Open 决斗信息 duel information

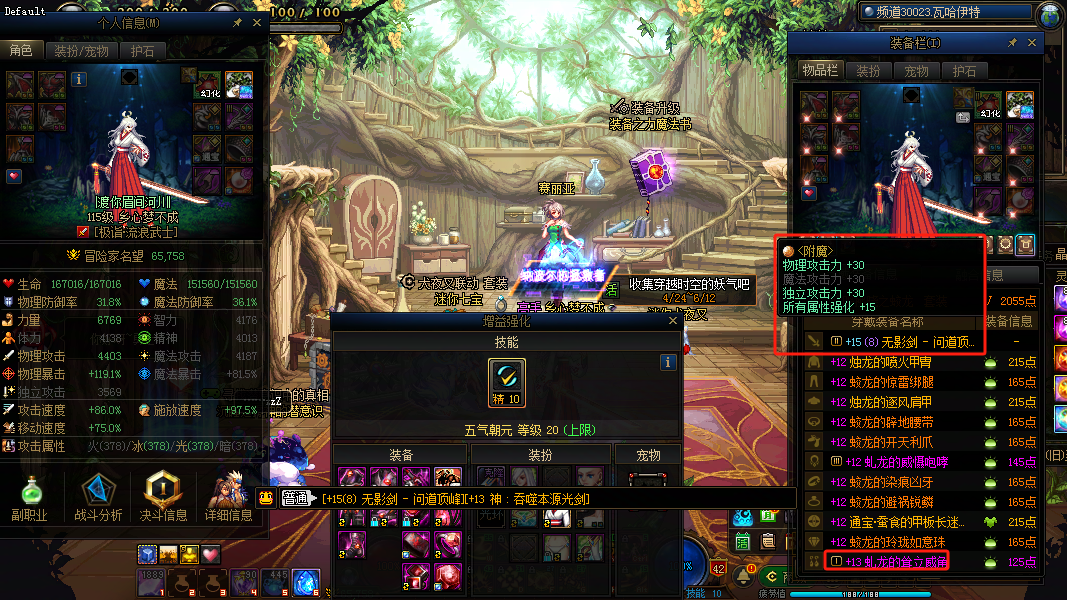(x=163, y=497)
